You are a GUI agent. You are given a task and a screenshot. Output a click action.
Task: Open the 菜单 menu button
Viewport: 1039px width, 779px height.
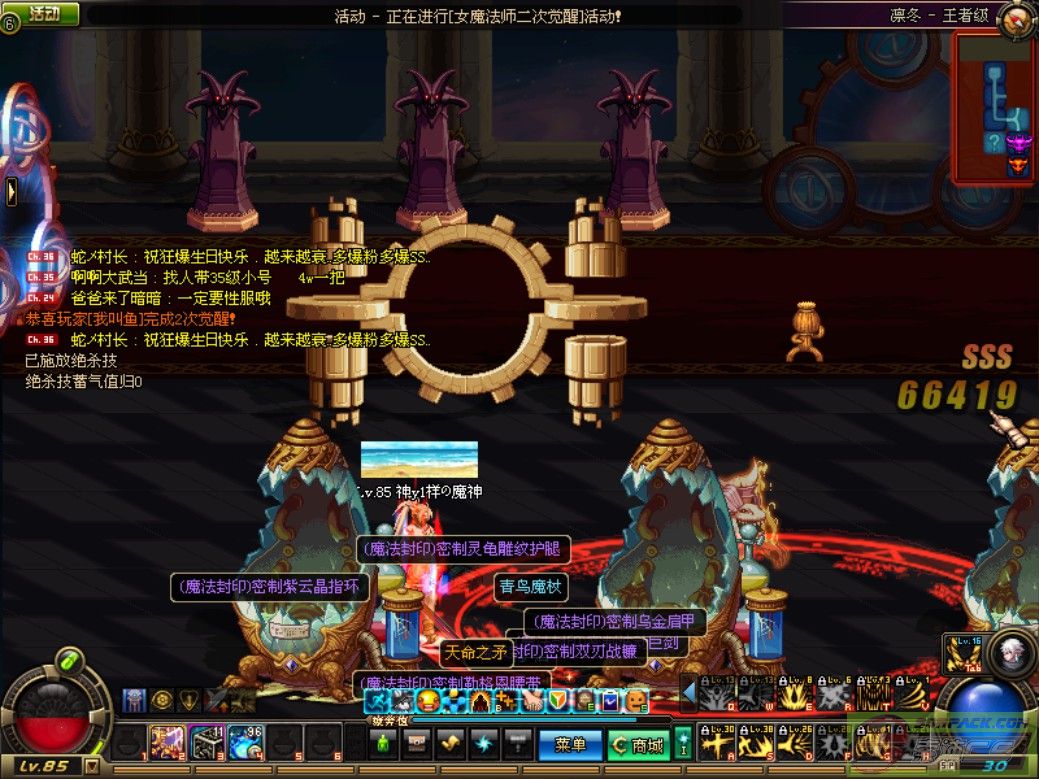point(570,745)
